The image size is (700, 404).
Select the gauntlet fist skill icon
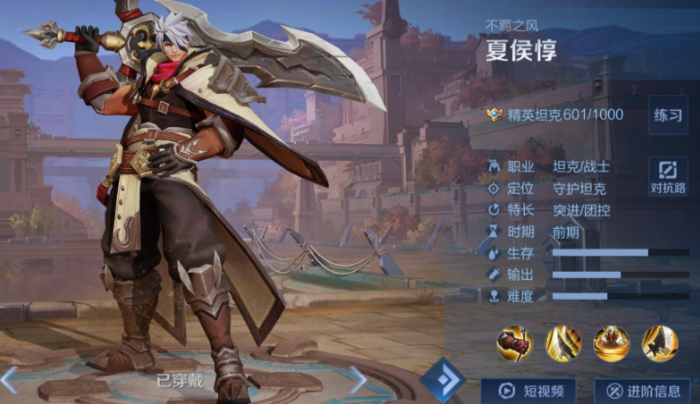515,343
